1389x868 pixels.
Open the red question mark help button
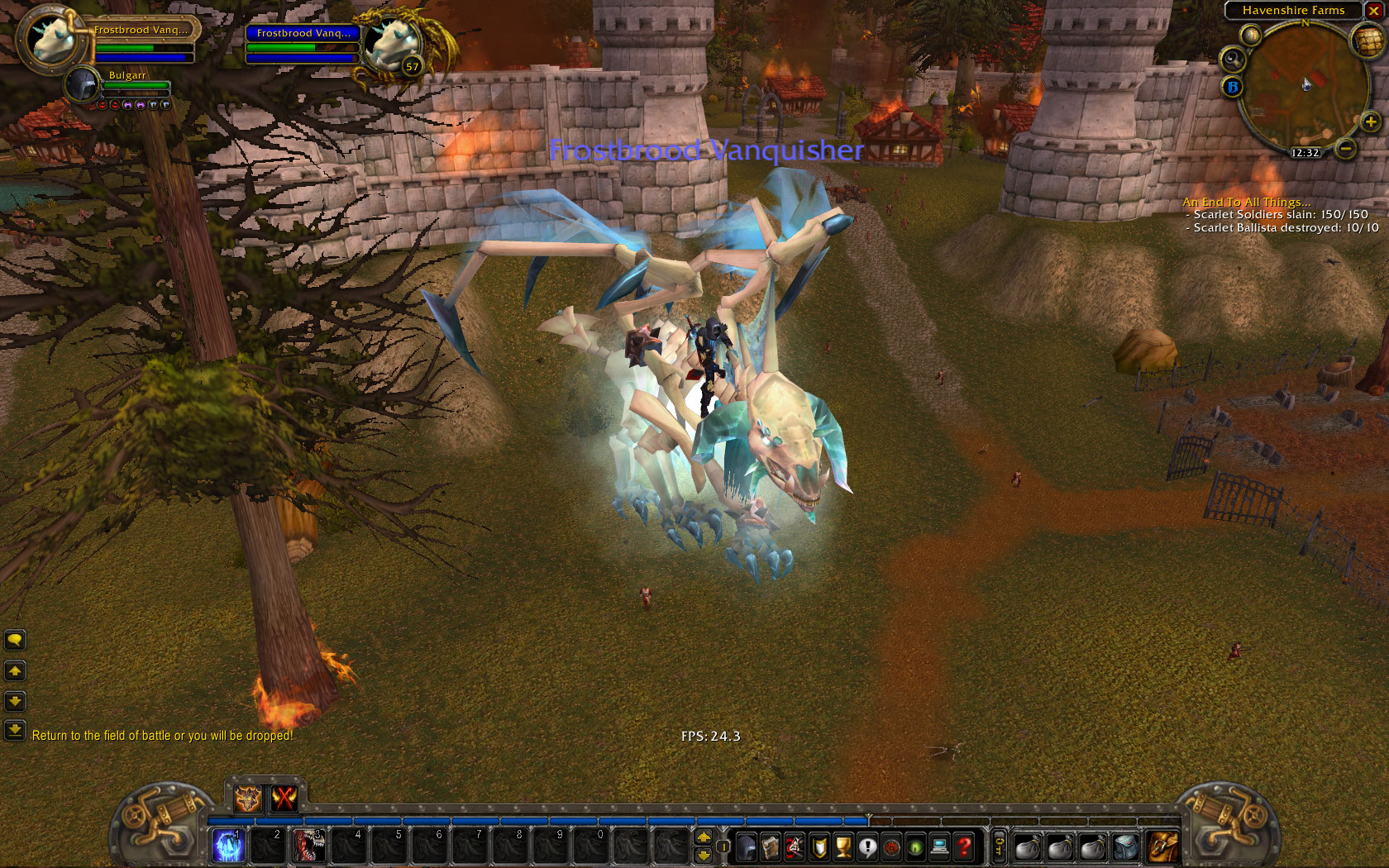pos(964,847)
